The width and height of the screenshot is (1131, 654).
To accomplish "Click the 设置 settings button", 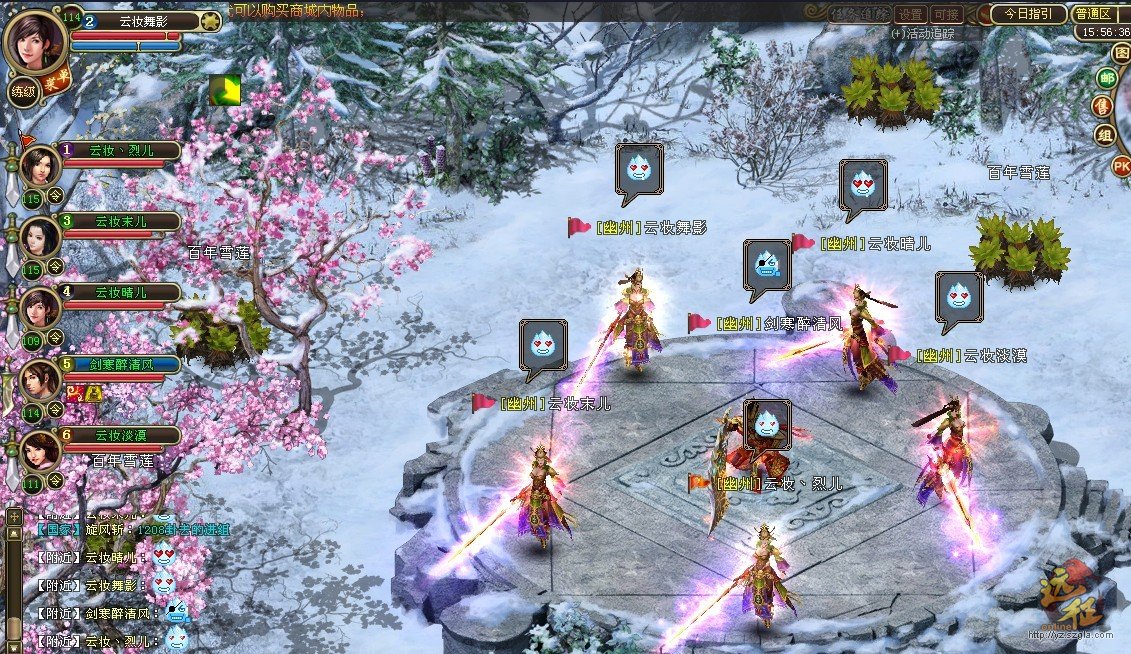I will pyautogui.click(x=910, y=14).
